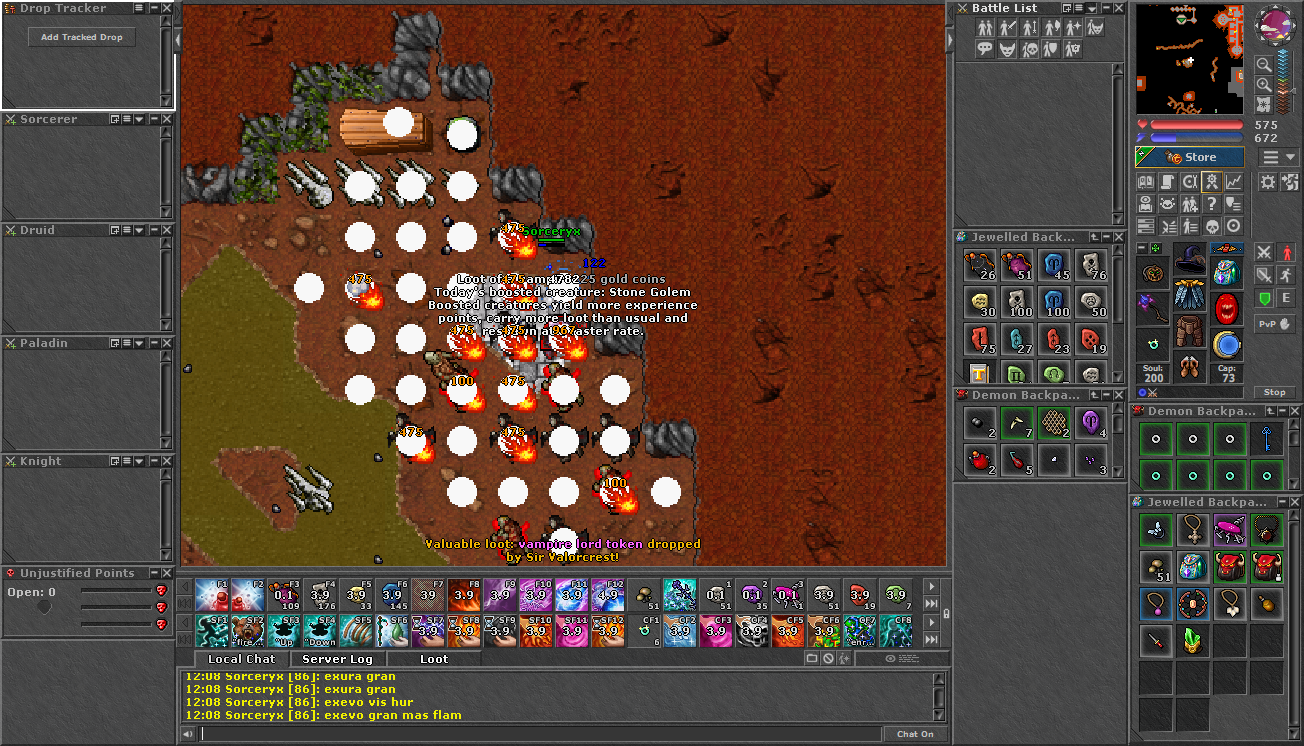The width and height of the screenshot is (1304, 746).
Task: Toggle the PvP mode button
Action: 1276,323
